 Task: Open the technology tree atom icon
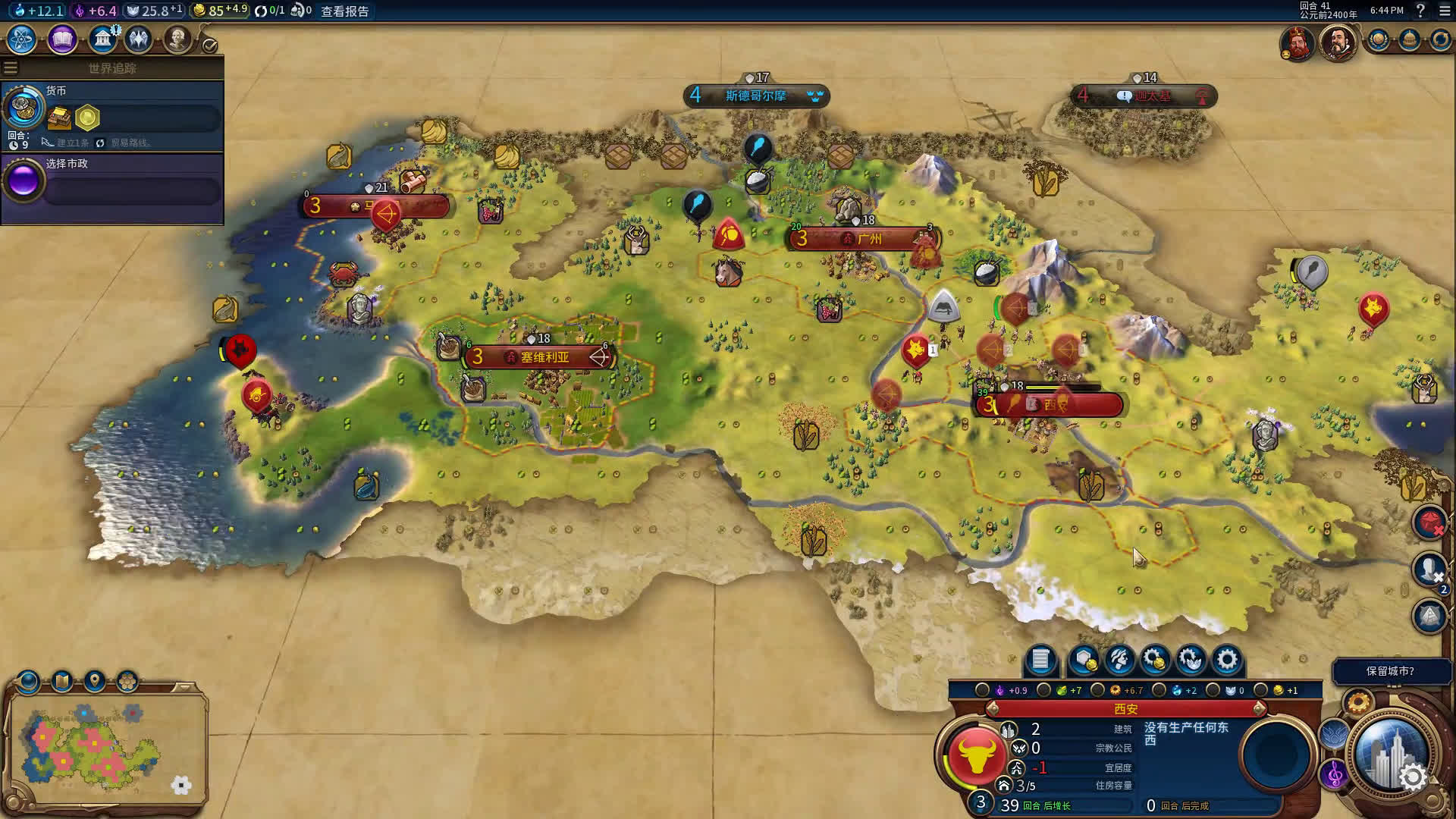(x=22, y=39)
